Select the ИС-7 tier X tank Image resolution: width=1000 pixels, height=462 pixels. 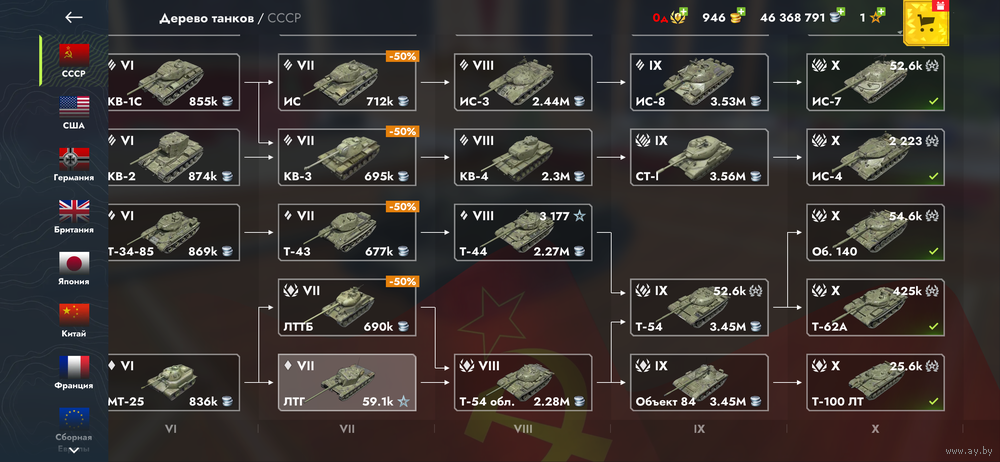[875, 82]
